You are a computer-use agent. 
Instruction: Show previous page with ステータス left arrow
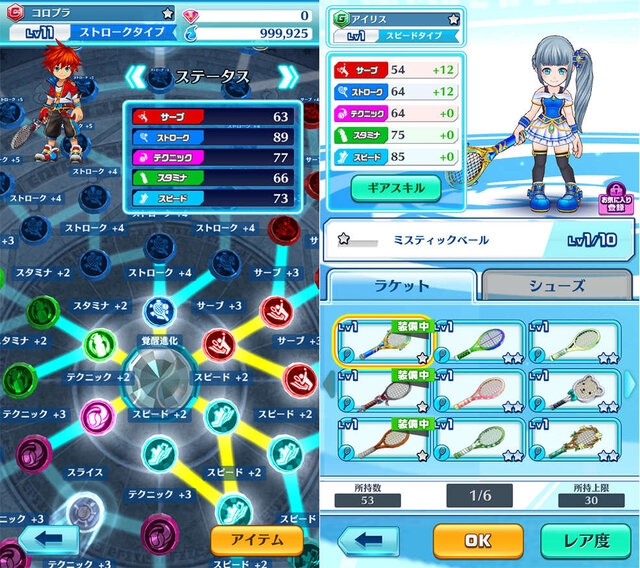[136, 77]
